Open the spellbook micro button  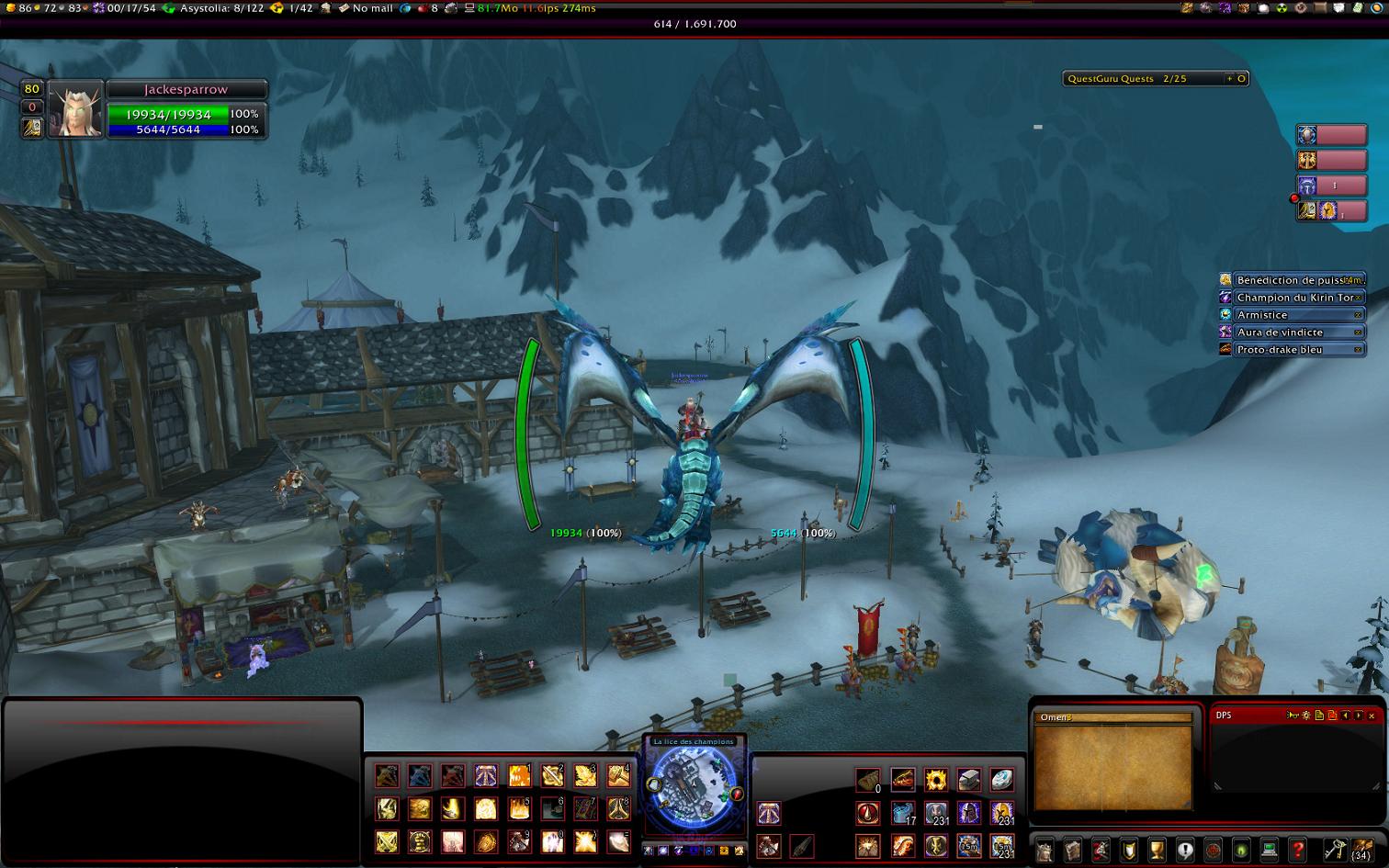pos(1072,850)
